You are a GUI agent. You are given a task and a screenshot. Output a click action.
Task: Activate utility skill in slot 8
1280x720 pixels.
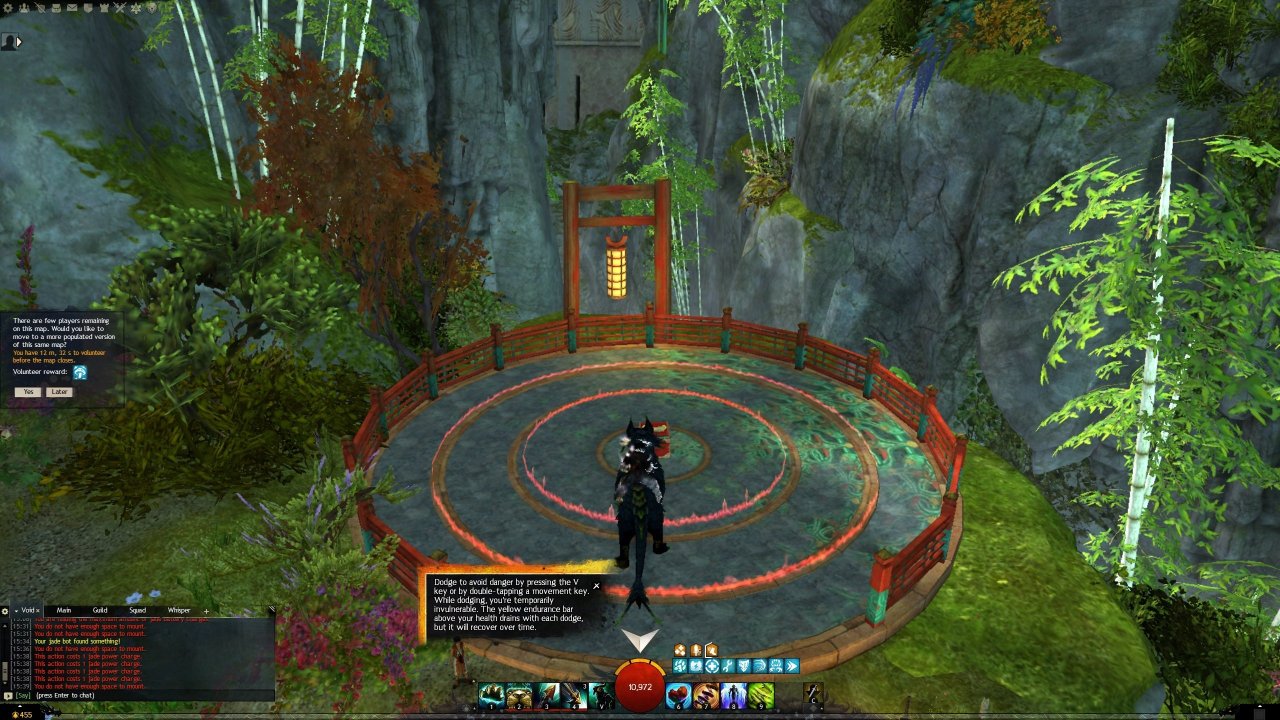pos(734,695)
